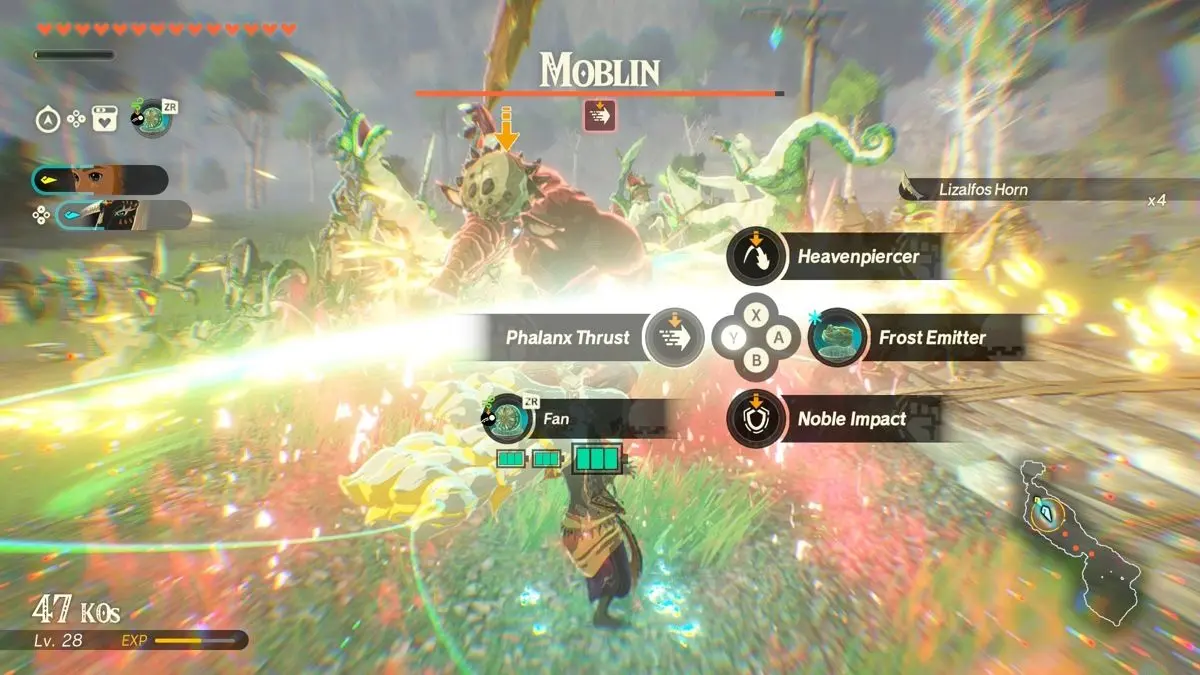Viewport: 1200px width, 675px height.
Task: Click the heart item icon in HUD
Action: [105, 120]
